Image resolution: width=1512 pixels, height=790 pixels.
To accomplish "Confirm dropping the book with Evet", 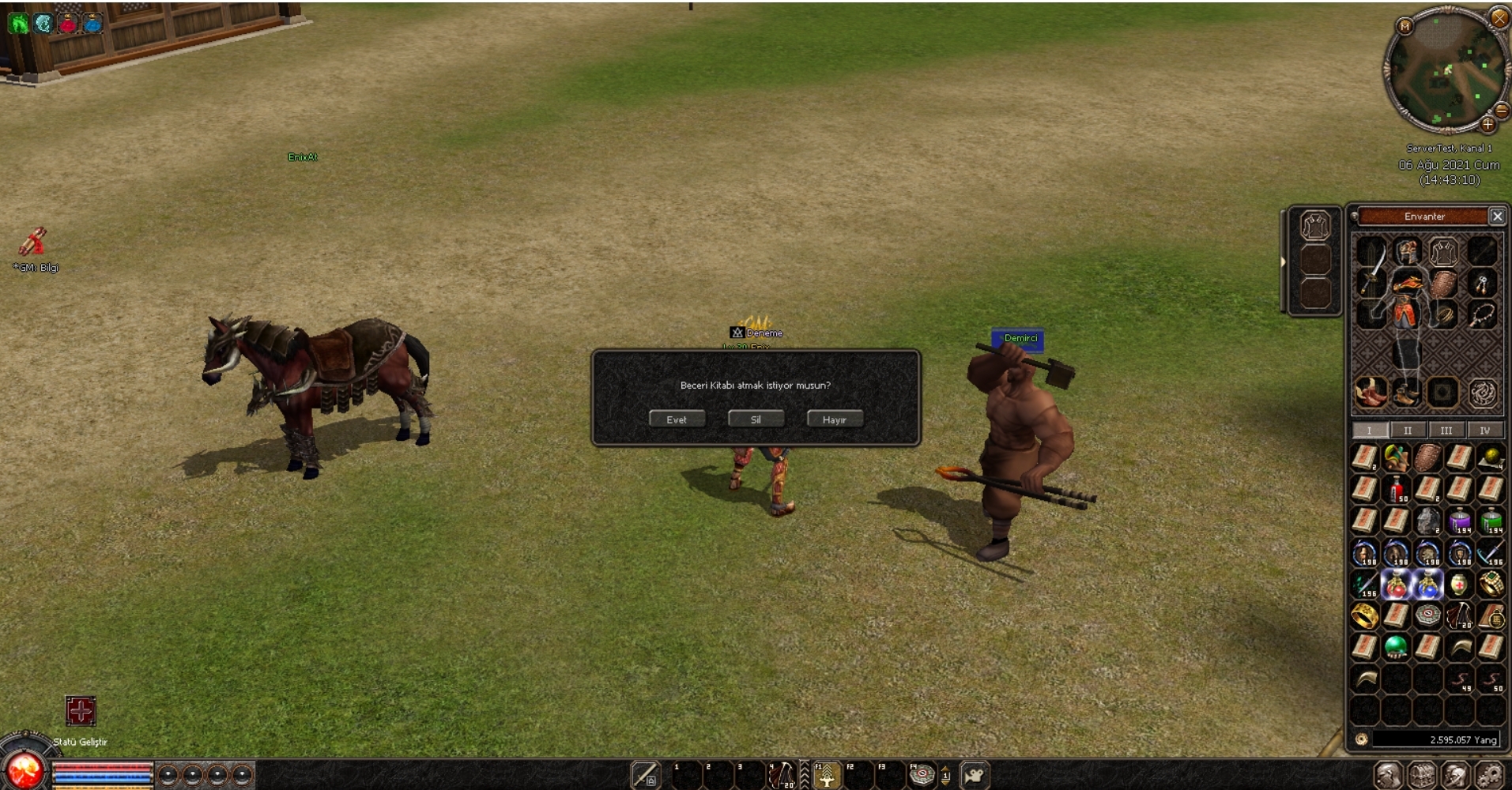I will point(677,419).
